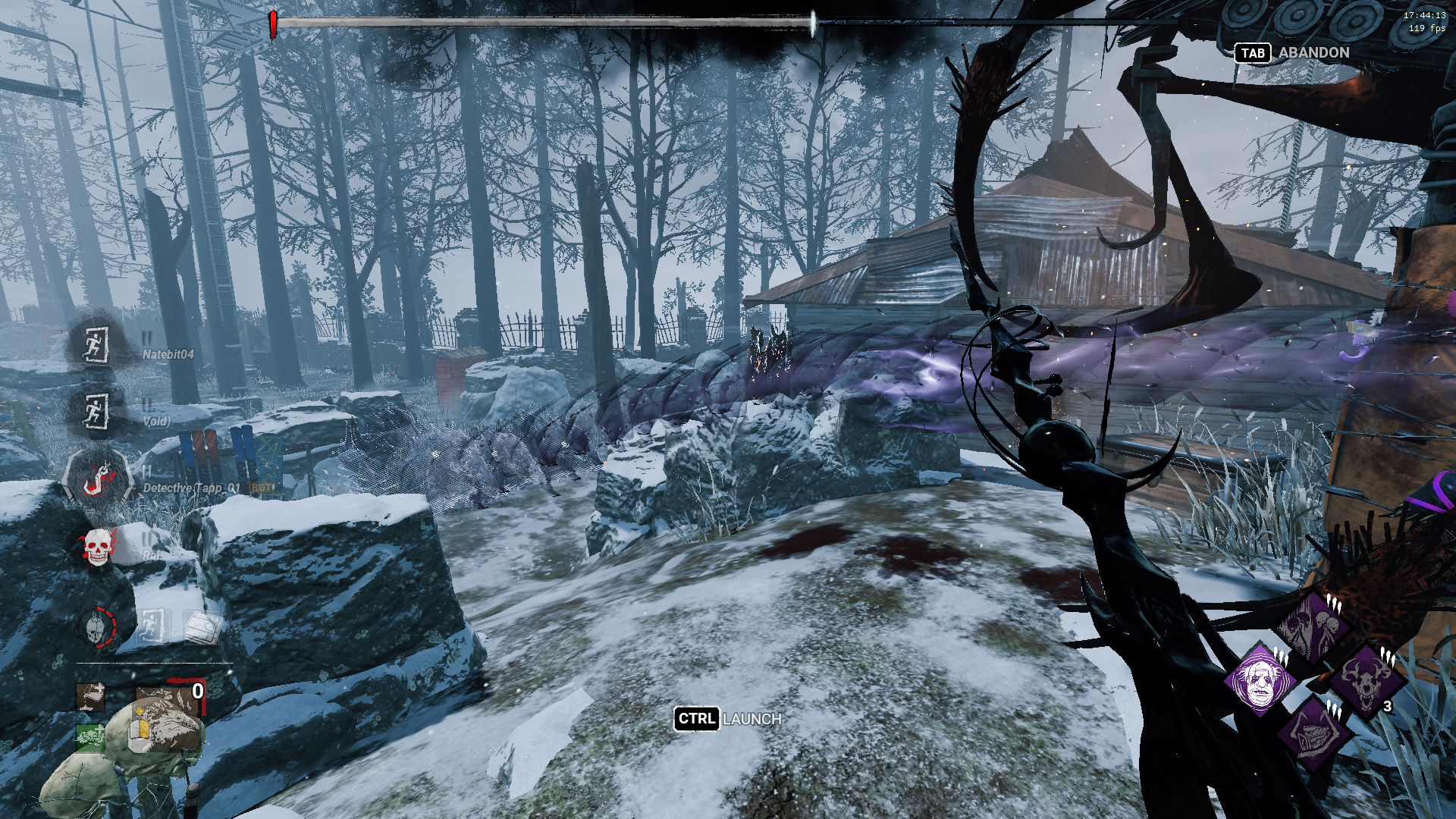Select the pale masked face perk
This screenshot has height=819, width=1456.
(x=1260, y=681)
